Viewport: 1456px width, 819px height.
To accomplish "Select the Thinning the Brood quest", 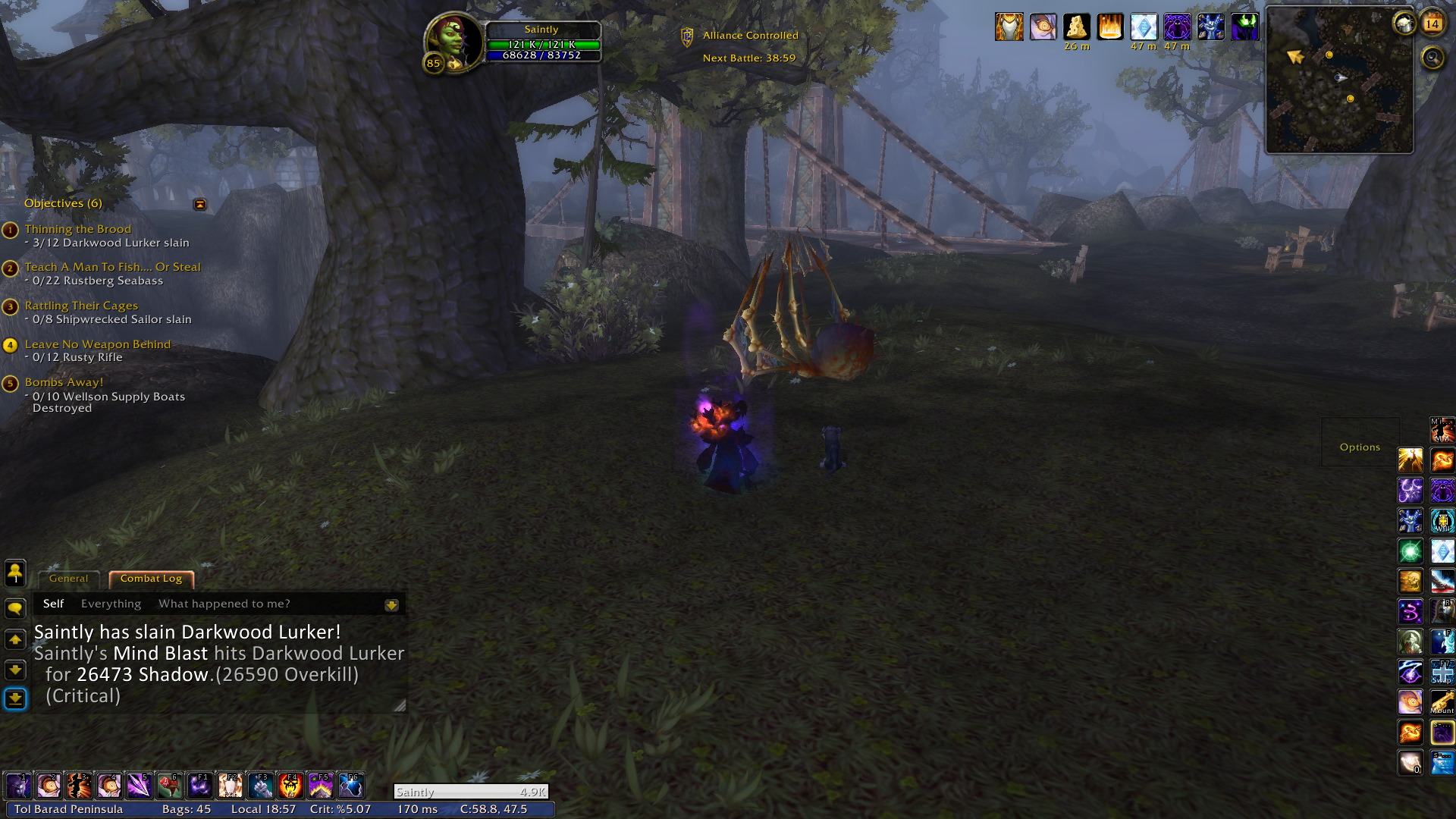I will point(77,229).
